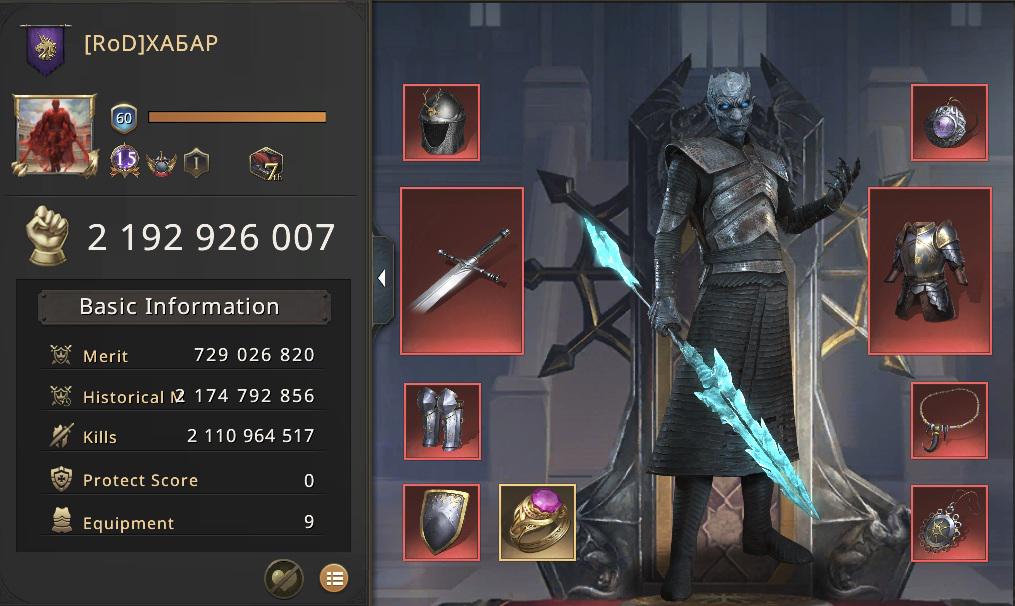The image size is (1015, 606).
Task: View the red-cloaked player avatar portrait
Action: 54,136
